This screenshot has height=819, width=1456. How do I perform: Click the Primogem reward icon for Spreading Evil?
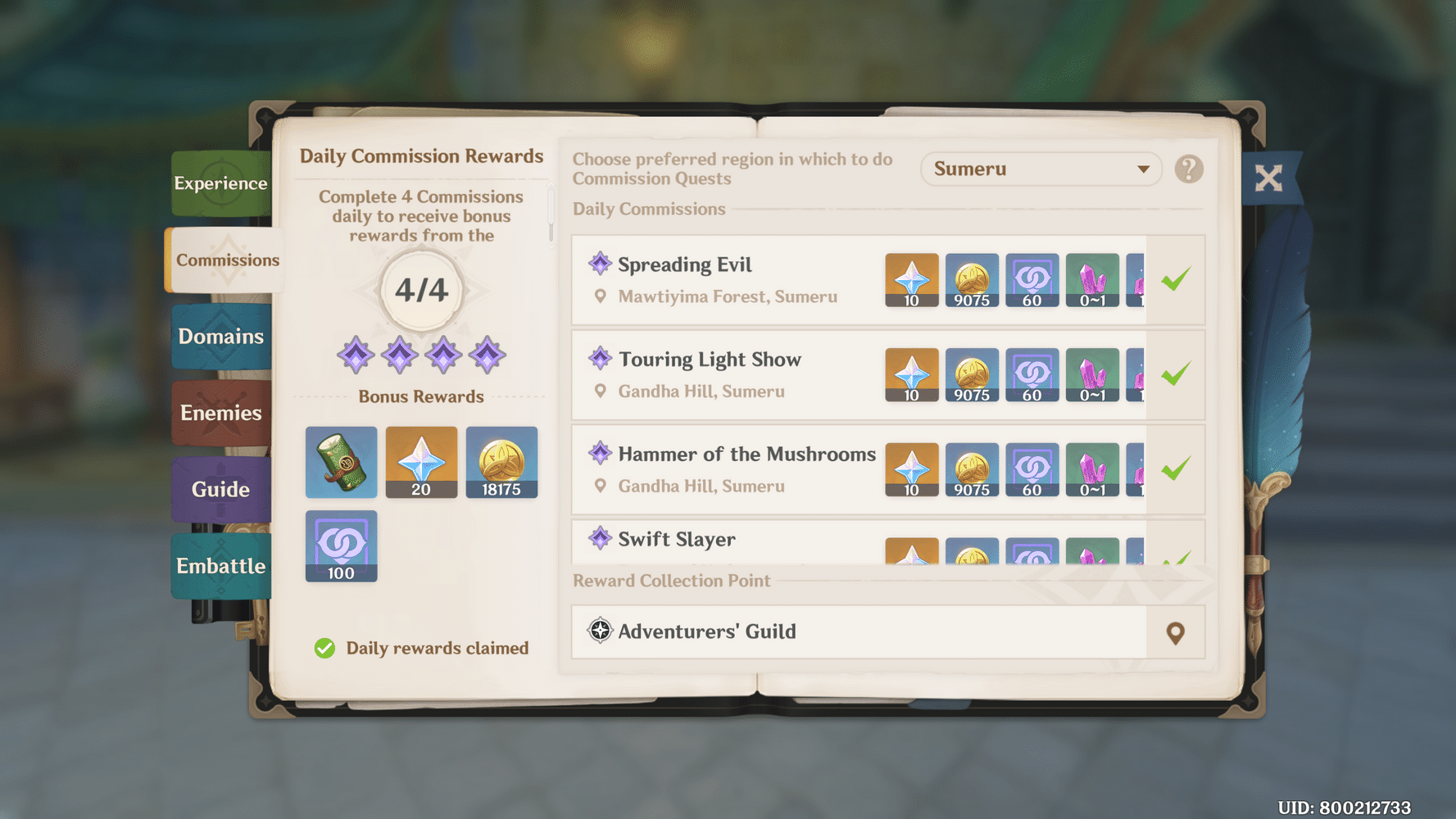[x=911, y=280]
